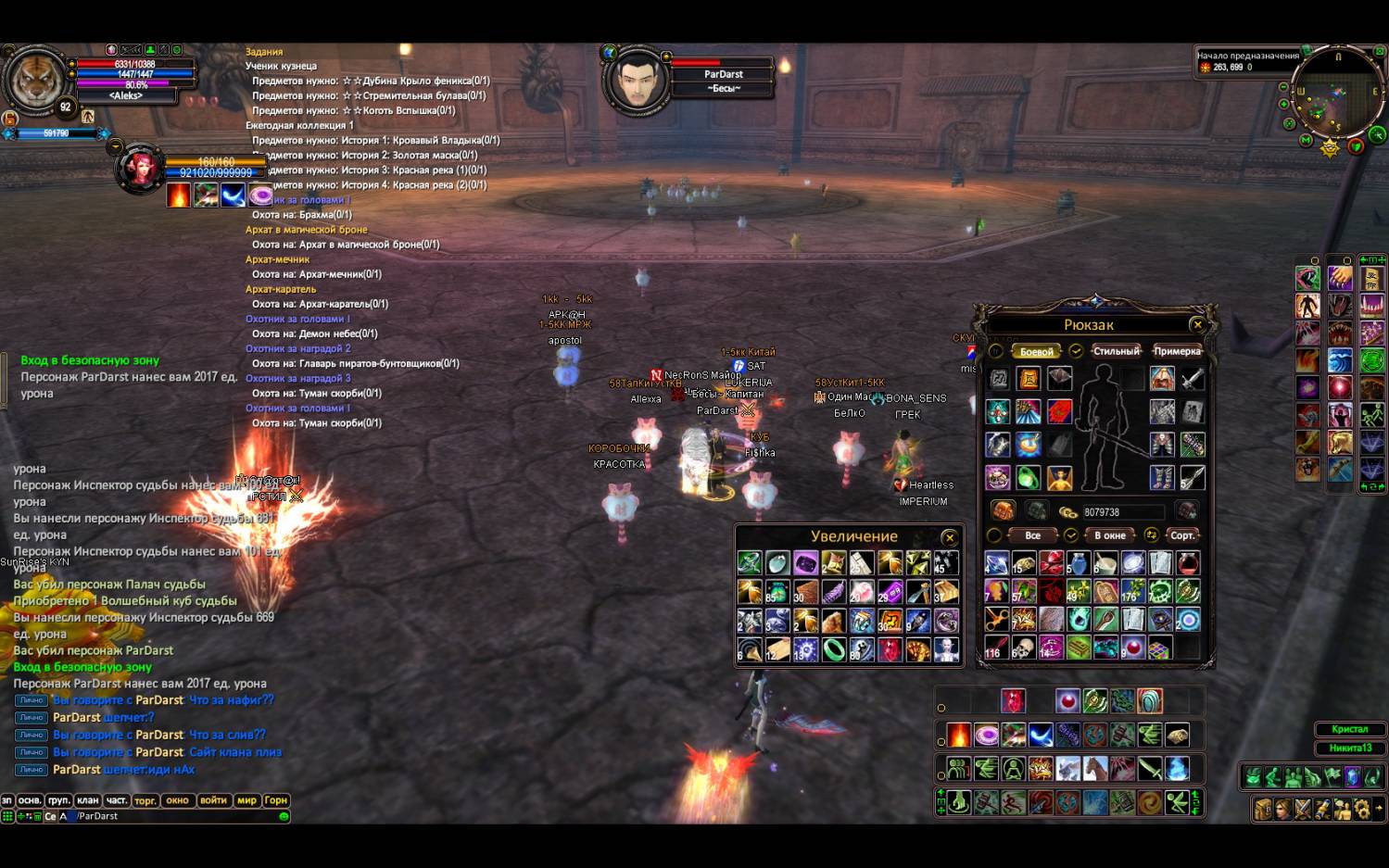This screenshot has height=868, width=1389.
Task: Close the Увеличение panel
Action: point(949,537)
